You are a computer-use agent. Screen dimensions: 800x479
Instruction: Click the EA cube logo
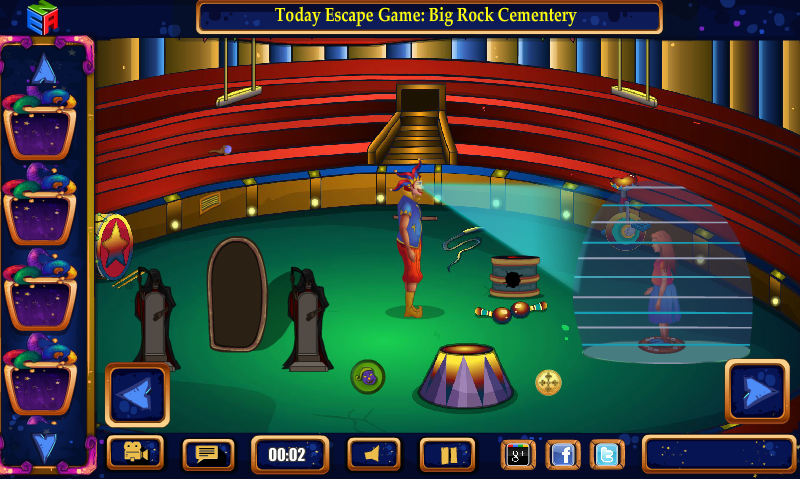coord(42,17)
